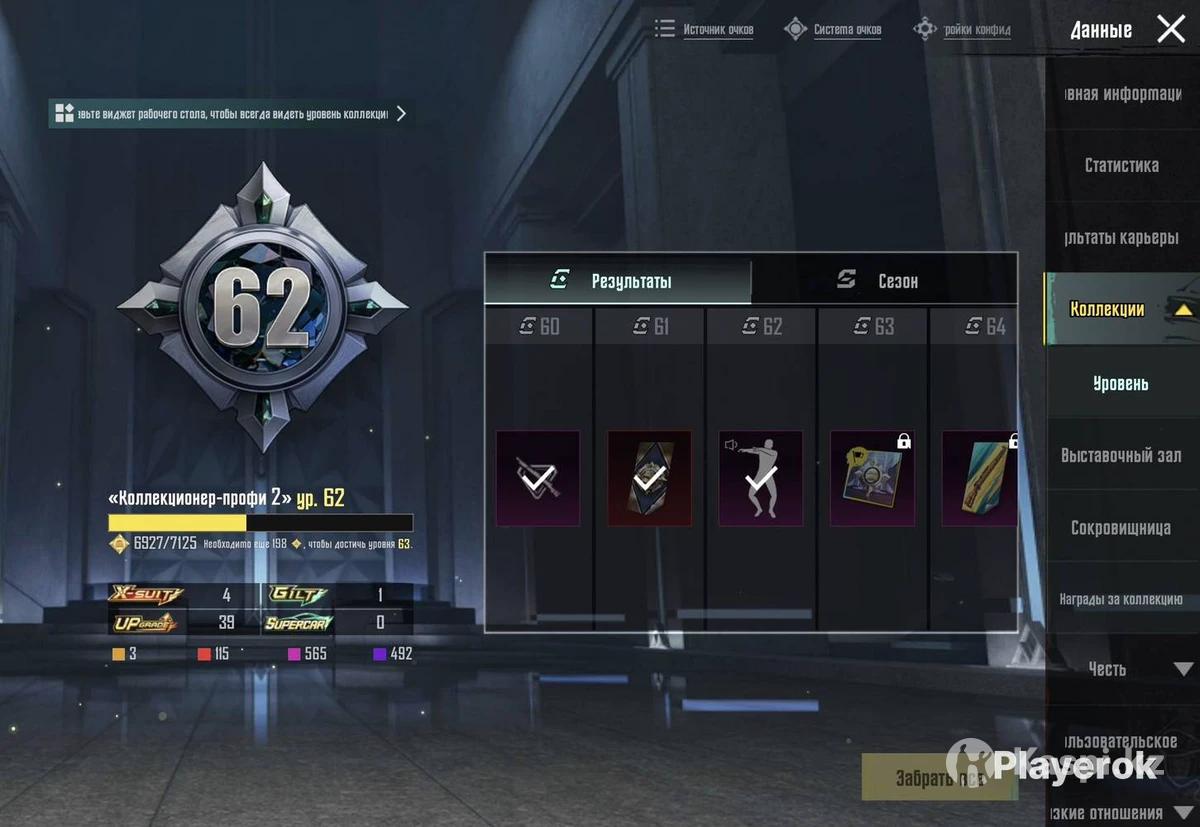The width and height of the screenshot is (1200, 827).
Task: Switch to the Результаты tab
Action: coord(618,280)
